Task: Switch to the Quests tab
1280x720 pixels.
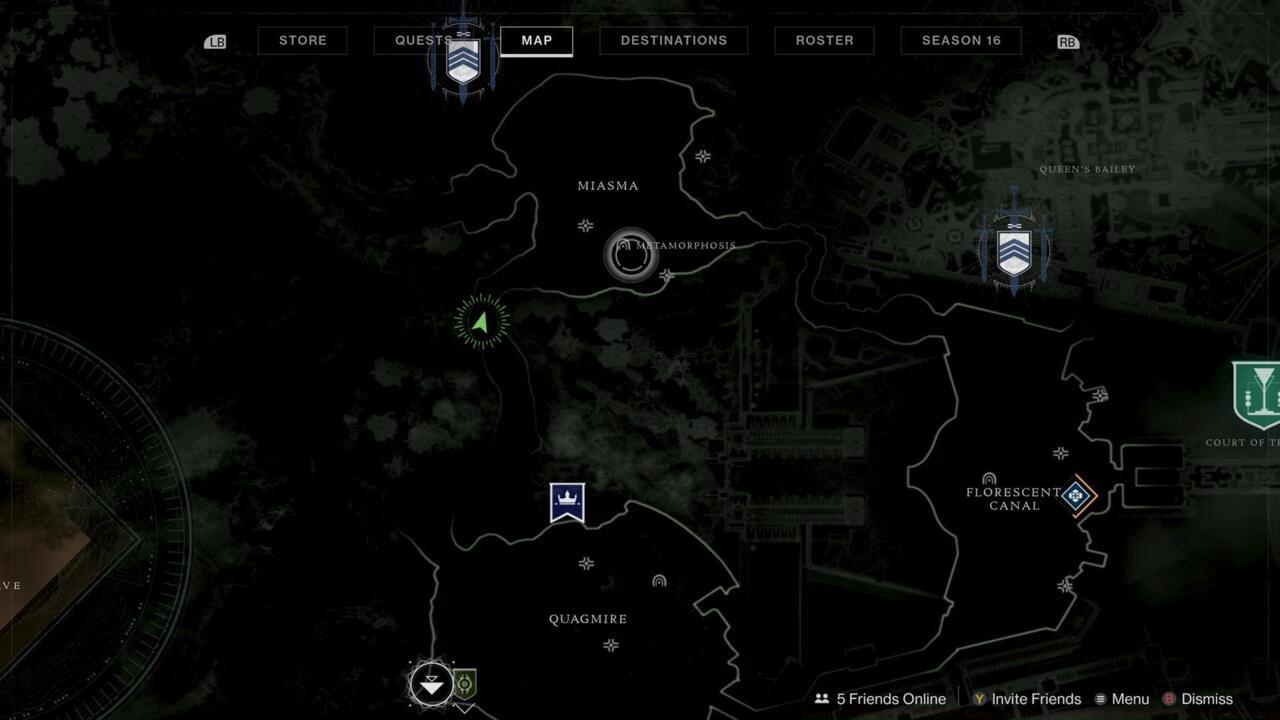Action: pyautogui.click(x=421, y=40)
